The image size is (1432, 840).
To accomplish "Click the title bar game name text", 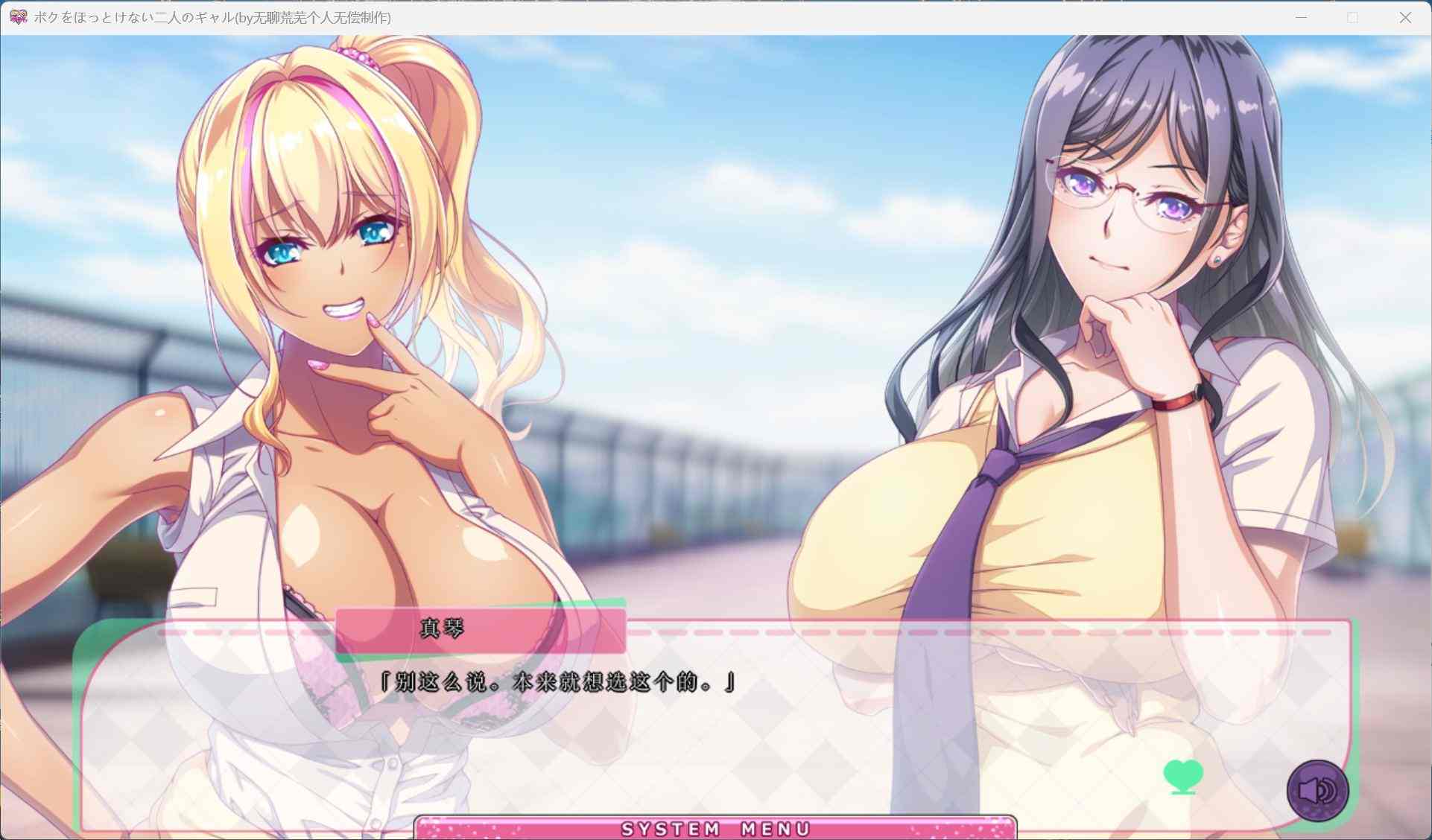I will tap(211, 16).
